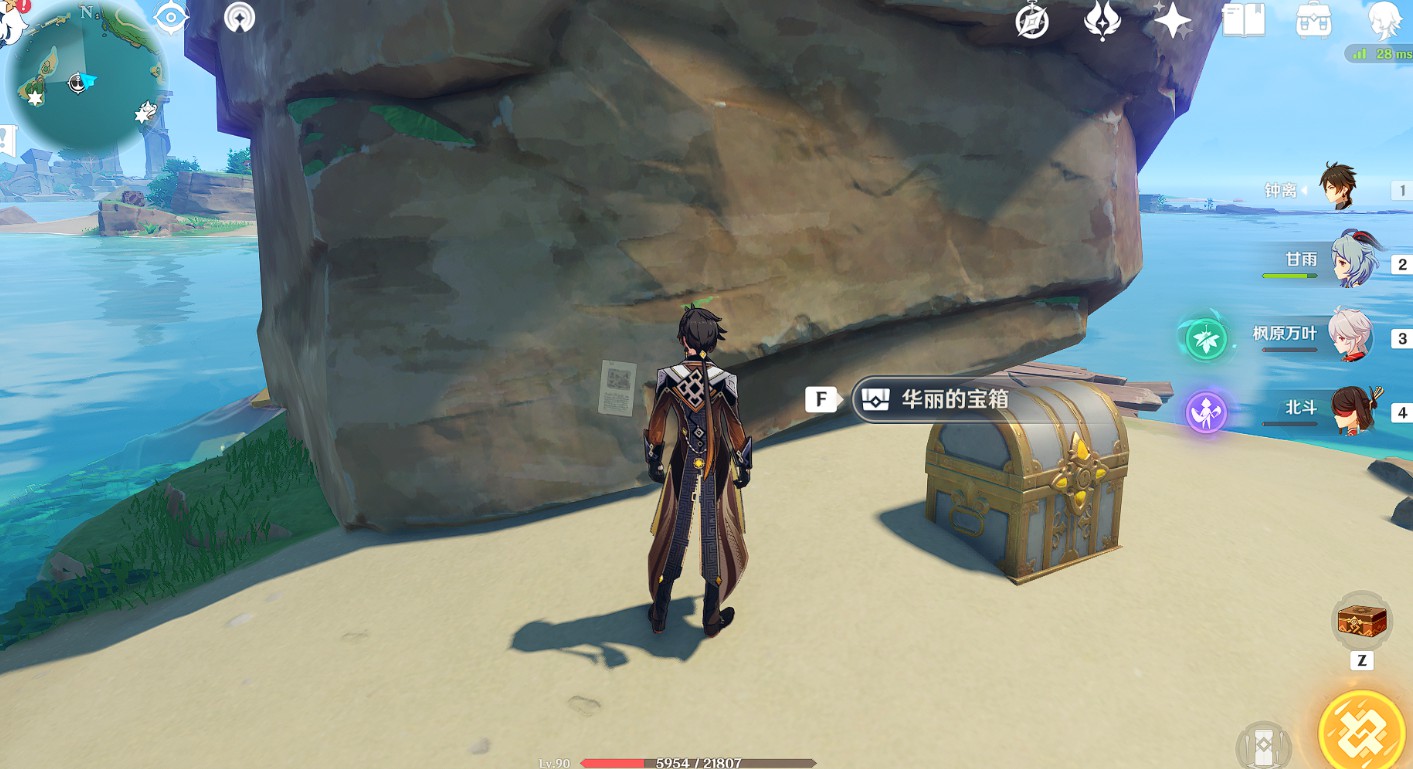Open the four-pointed star events icon
1413x769 pixels.
tap(1172, 21)
